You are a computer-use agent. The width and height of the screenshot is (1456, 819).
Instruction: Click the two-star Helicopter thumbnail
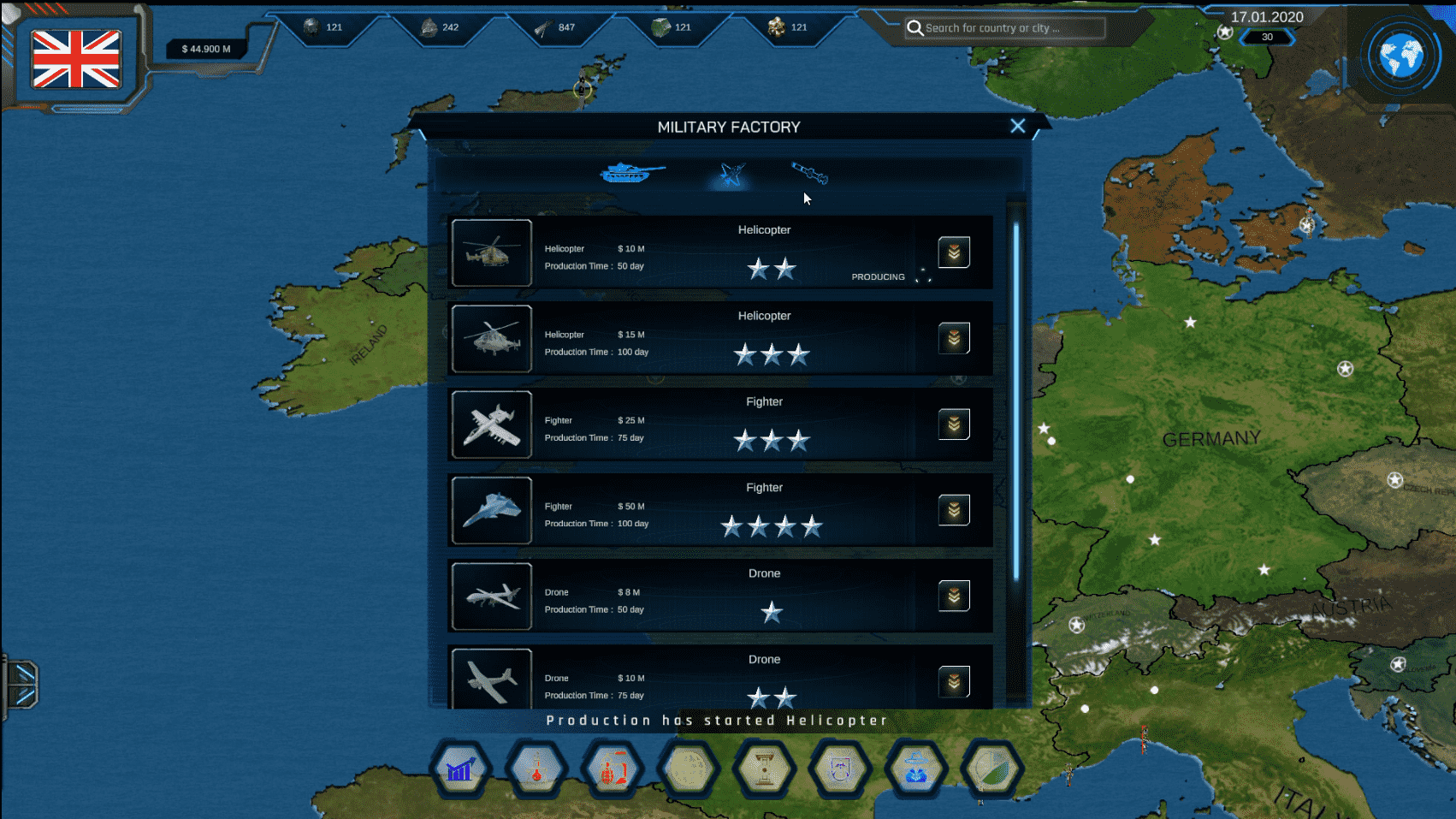(x=492, y=253)
